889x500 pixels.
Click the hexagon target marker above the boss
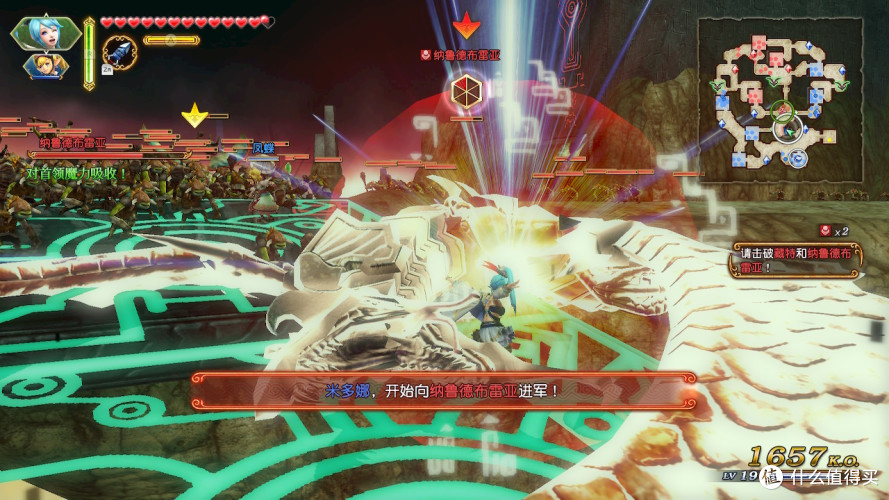tap(463, 92)
